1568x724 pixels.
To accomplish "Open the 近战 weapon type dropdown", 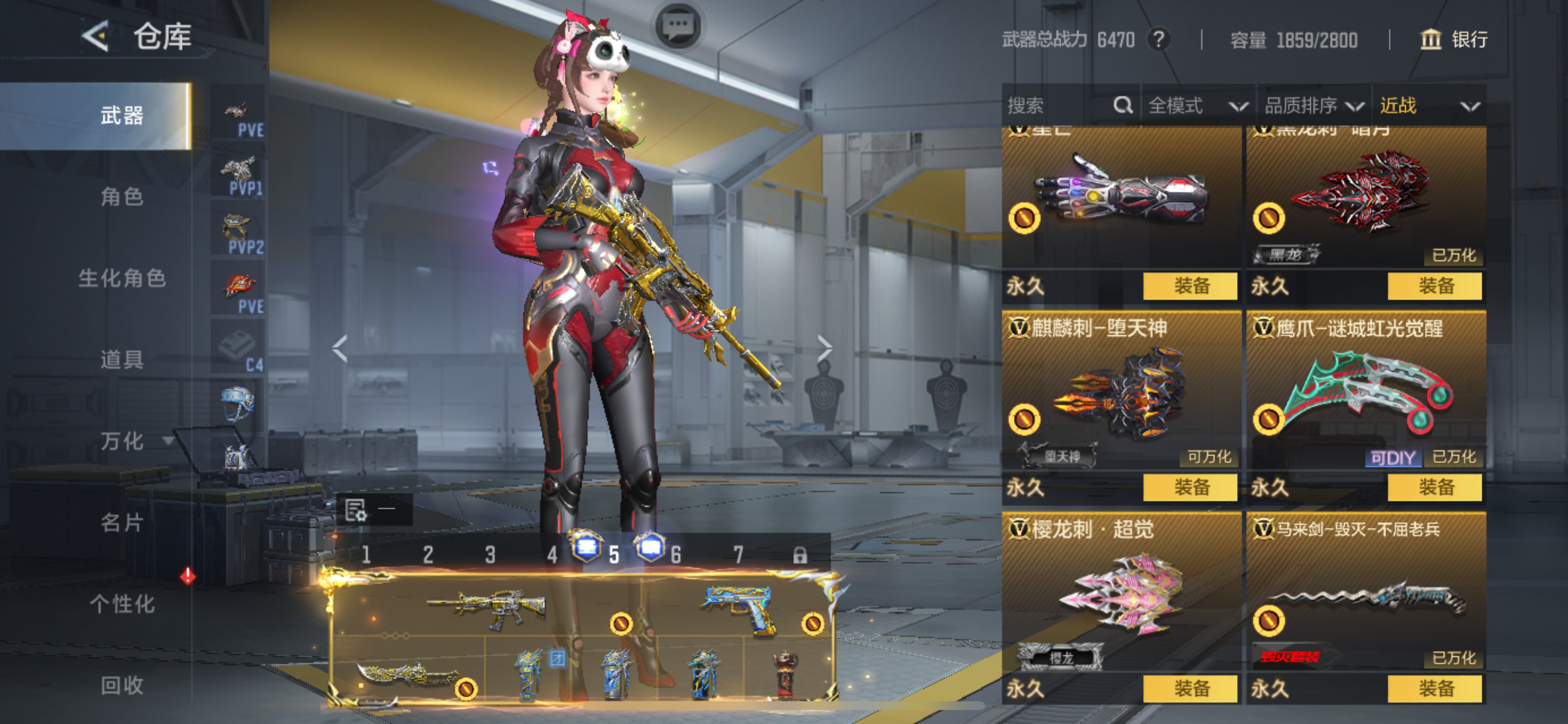I will pyautogui.click(x=1429, y=106).
